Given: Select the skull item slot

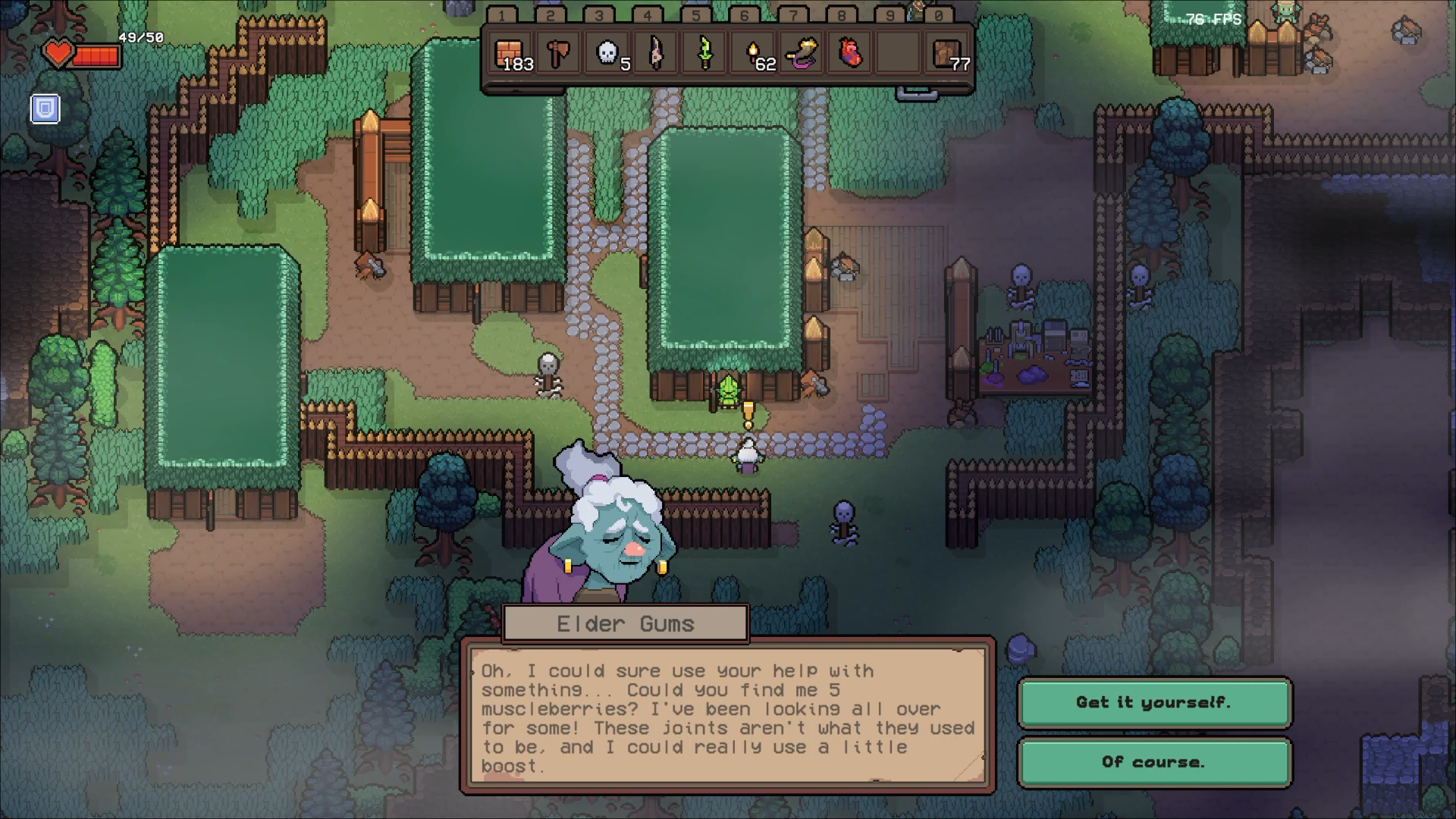Looking at the screenshot, I should pyautogui.click(x=607, y=54).
